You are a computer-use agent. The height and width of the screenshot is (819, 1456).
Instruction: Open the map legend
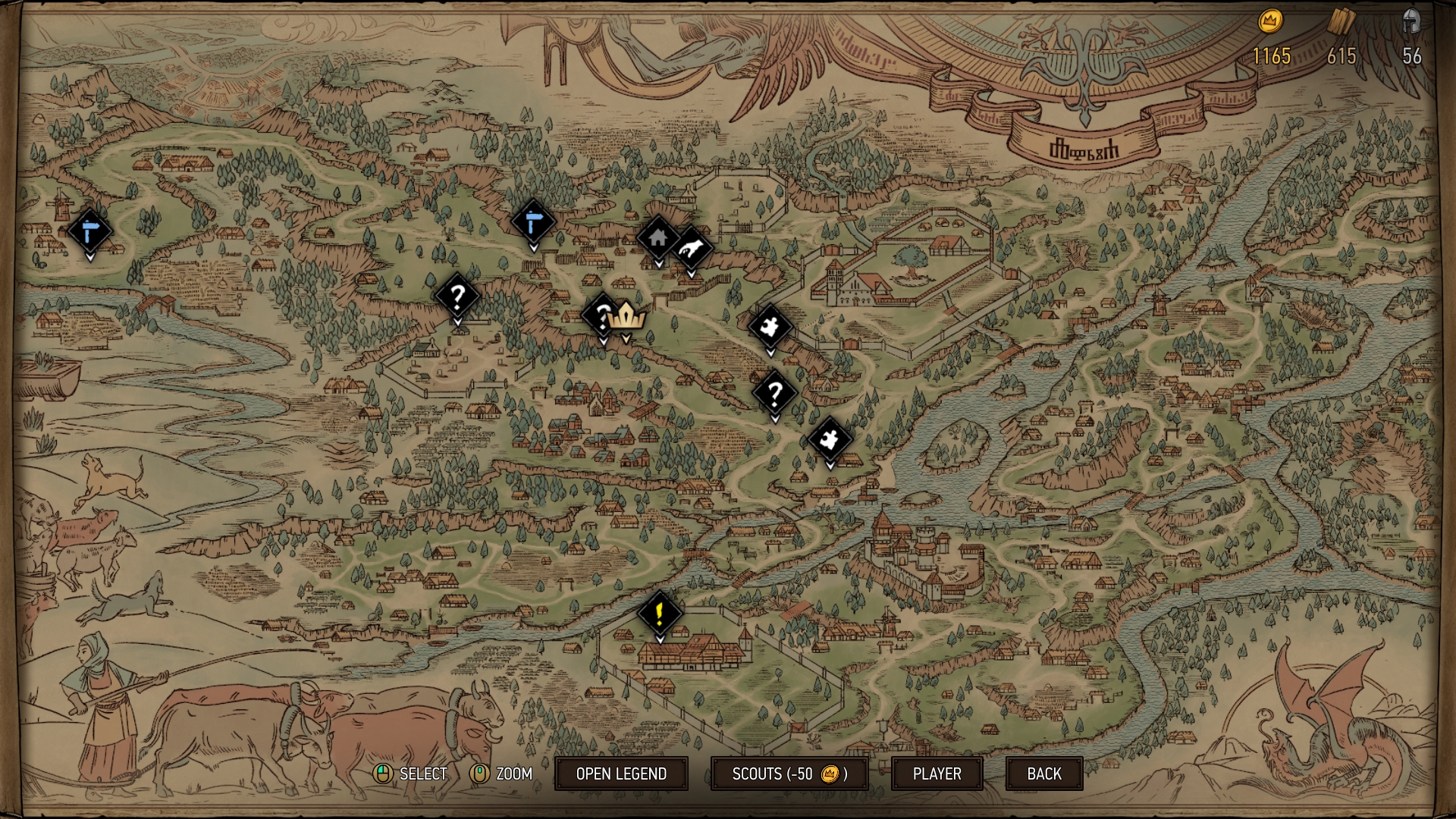click(x=621, y=773)
